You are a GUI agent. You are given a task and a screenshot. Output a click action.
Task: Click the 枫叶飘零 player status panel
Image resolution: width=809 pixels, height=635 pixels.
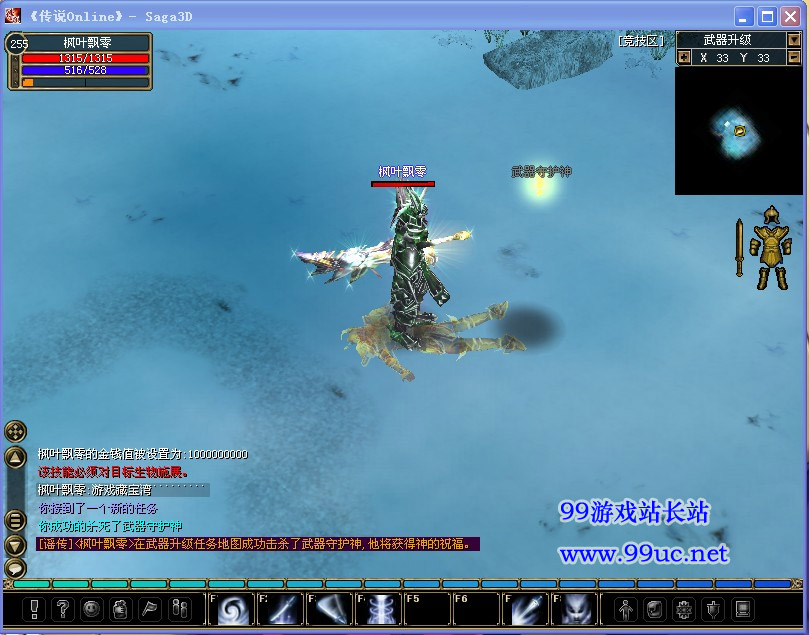pyautogui.click(x=80, y=62)
